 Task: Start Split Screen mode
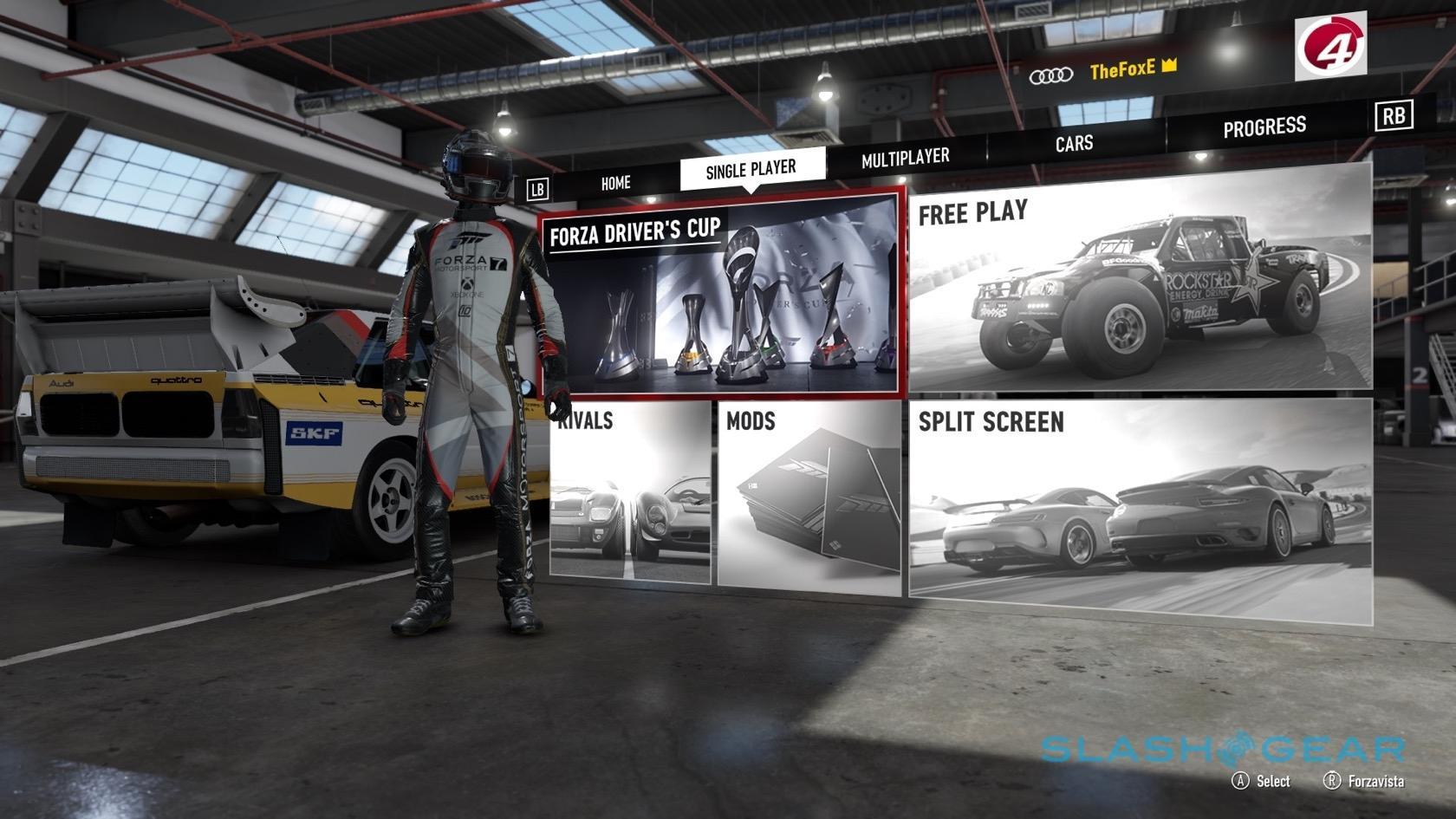[1140, 511]
